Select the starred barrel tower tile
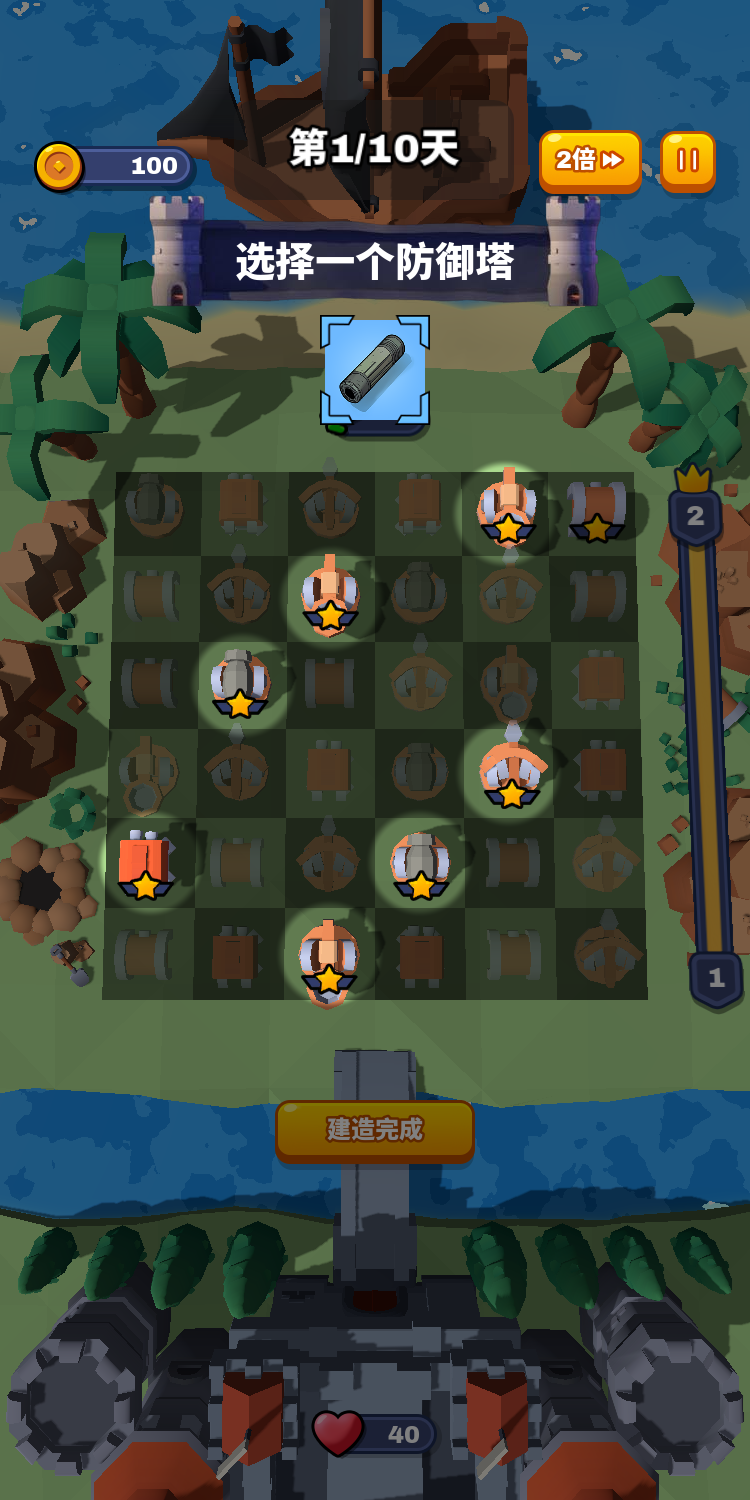 [x=596, y=507]
